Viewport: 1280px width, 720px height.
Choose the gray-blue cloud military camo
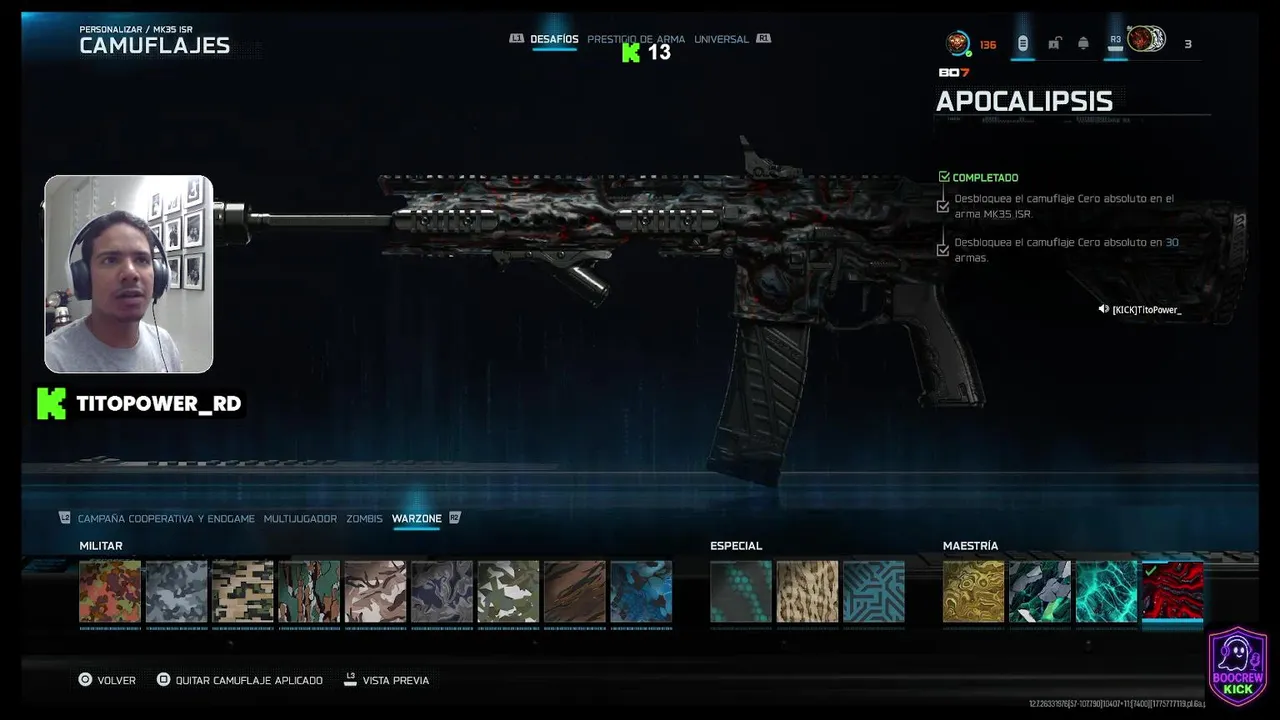(x=176, y=592)
